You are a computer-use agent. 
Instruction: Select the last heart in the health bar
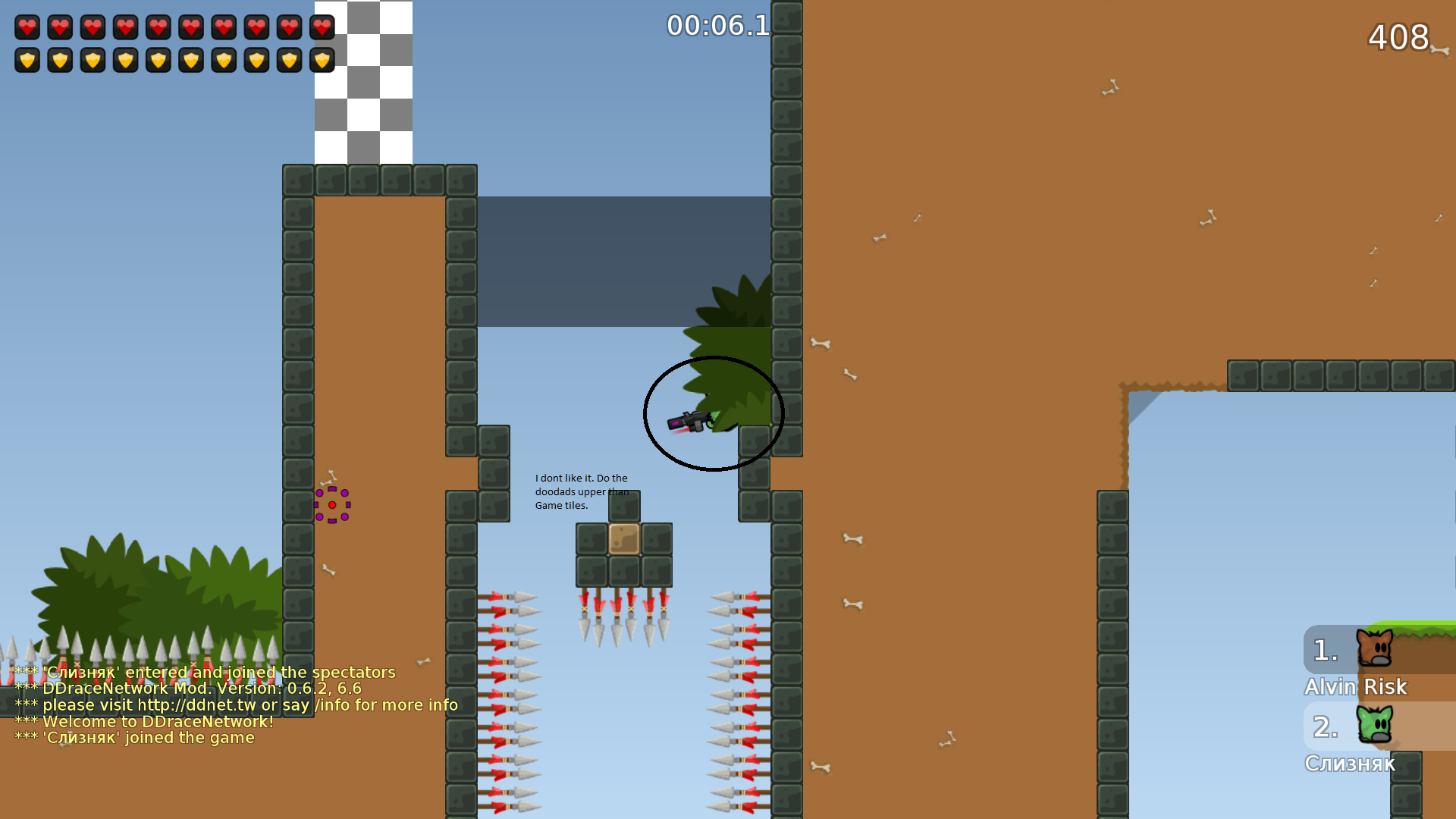tap(322, 27)
